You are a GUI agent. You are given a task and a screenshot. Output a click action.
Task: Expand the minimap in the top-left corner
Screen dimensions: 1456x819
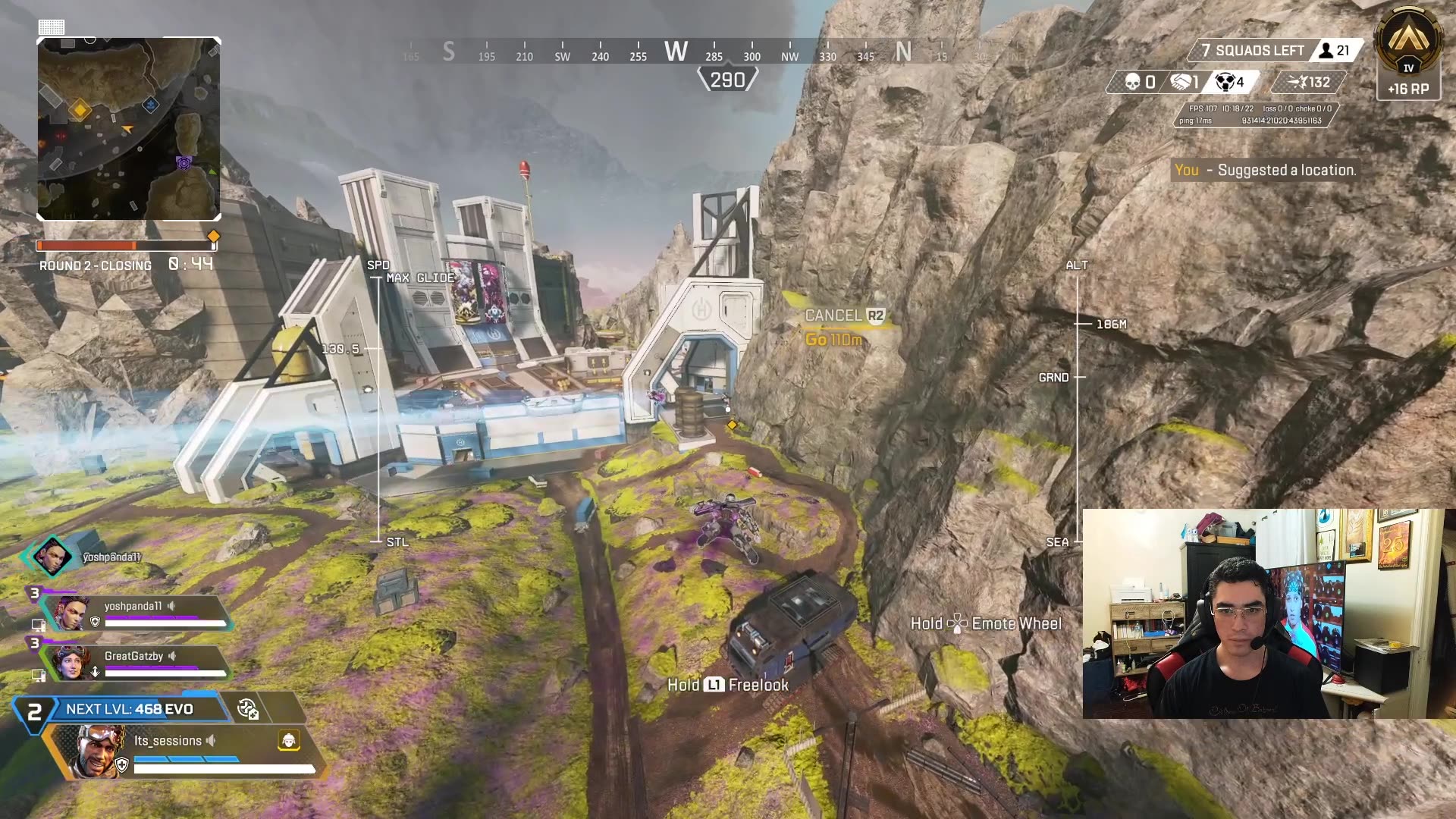click(129, 129)
